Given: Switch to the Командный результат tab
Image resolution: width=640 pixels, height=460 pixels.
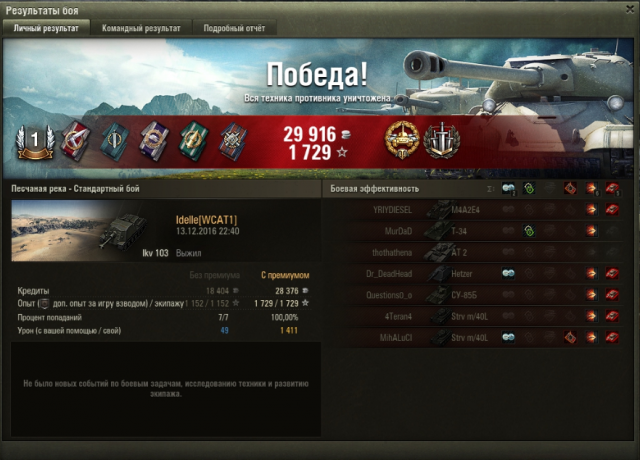Looking at the screenshot, I should tap(141, 29).
